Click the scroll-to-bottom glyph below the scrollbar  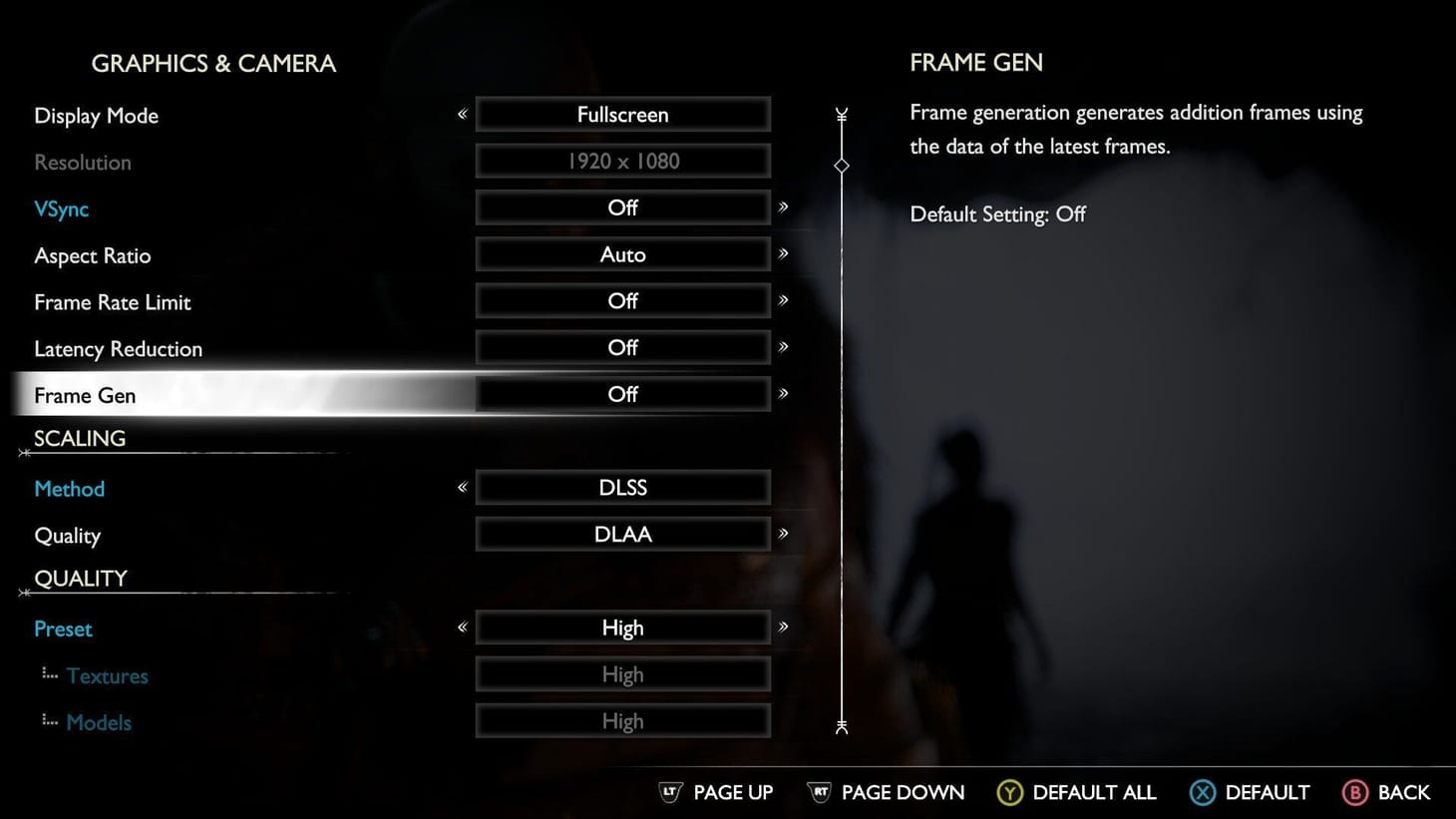(841, 729)
